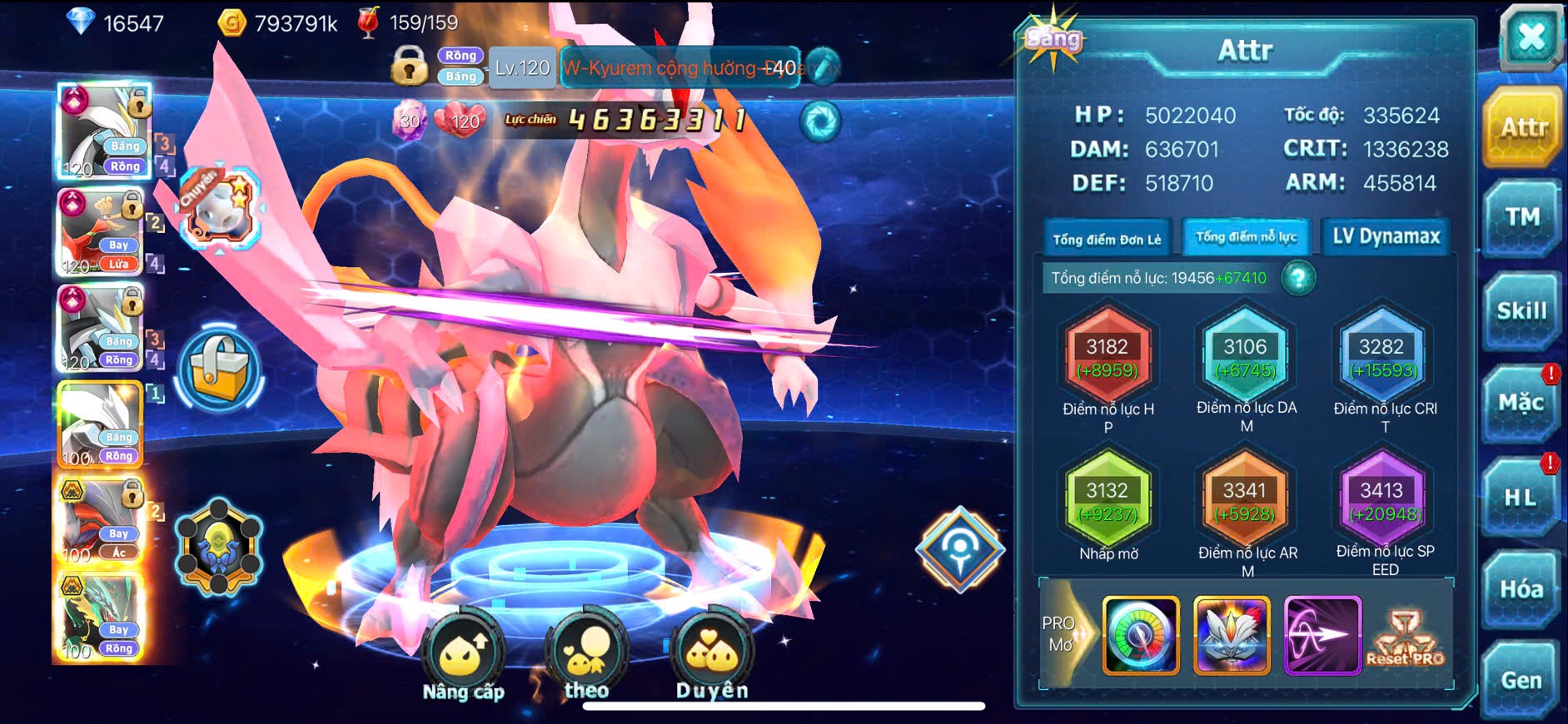This screenshot has width=1568, height=724.
Task: Click the pencil edit name icon
Action: pos(823,67)
